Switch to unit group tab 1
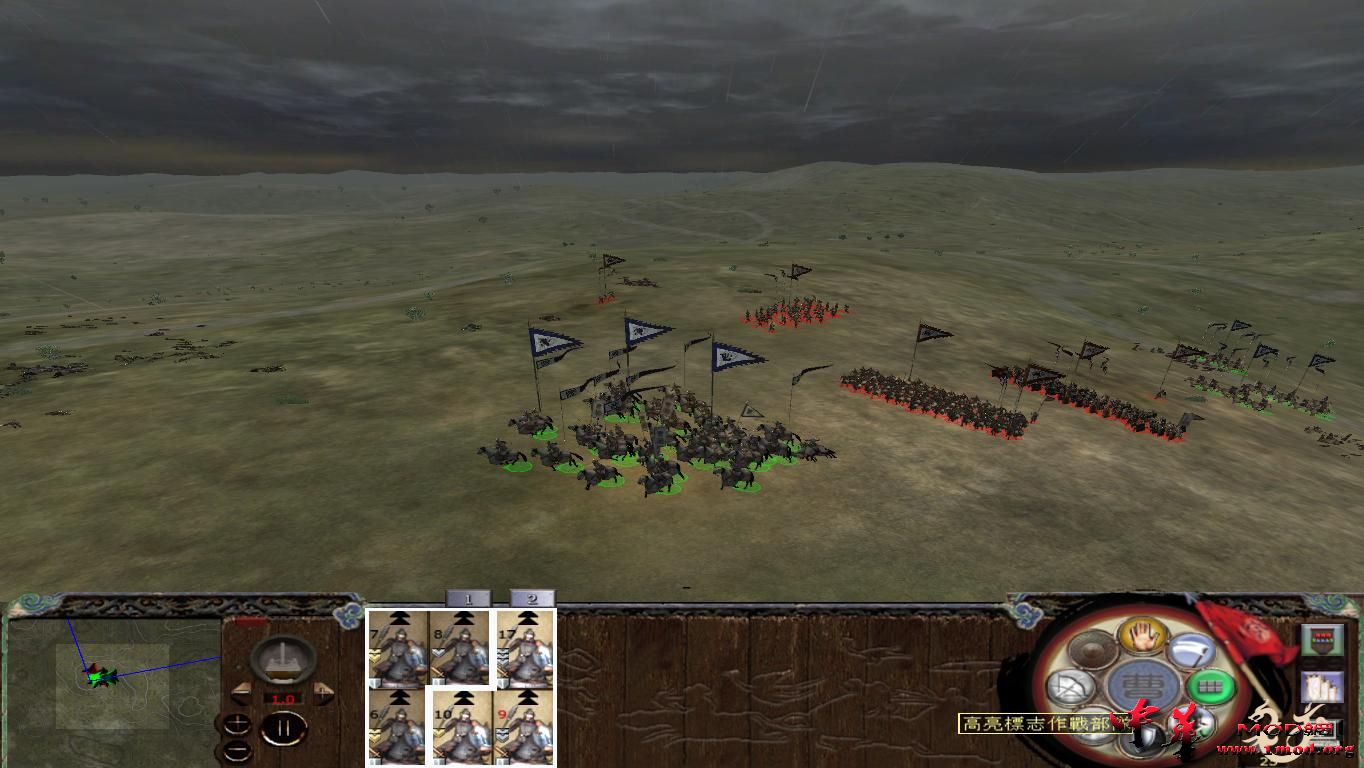 tap(468, 597)
